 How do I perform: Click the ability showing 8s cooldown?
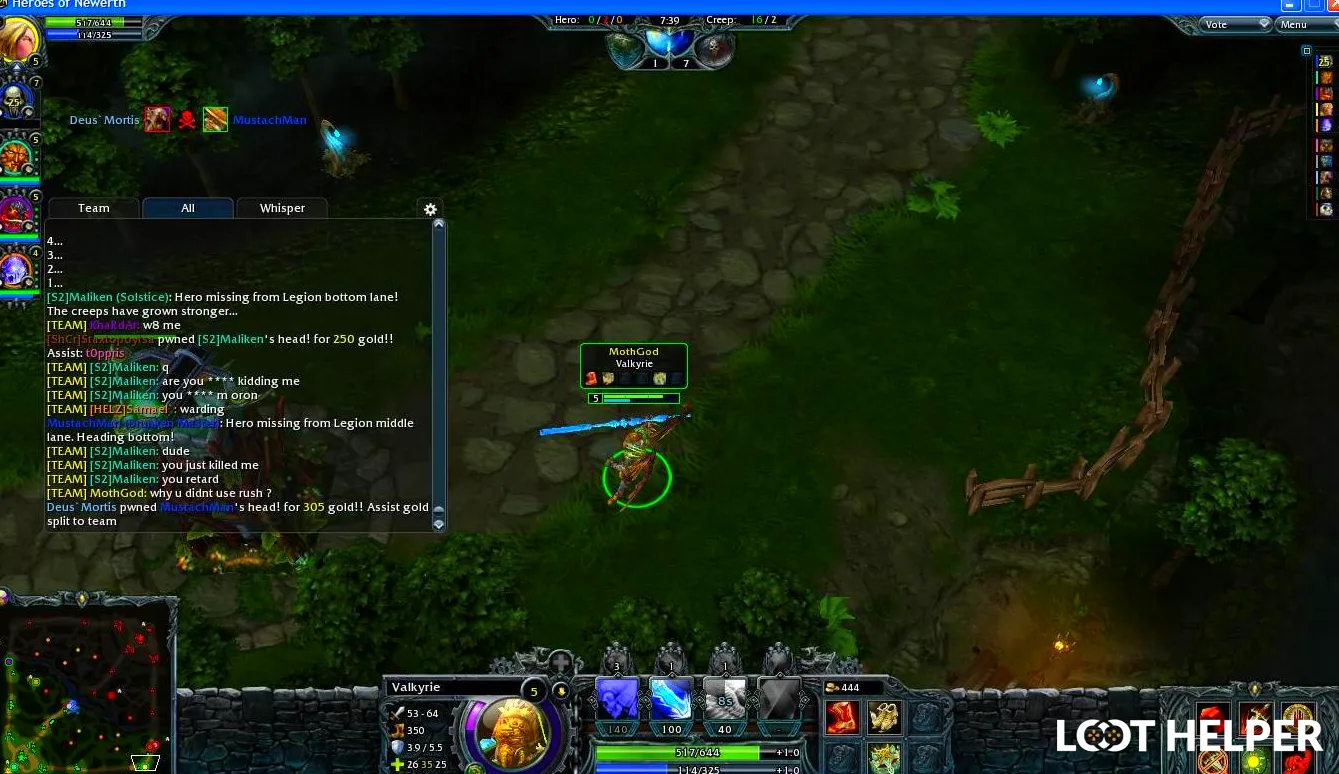click(x=725, y=700)
